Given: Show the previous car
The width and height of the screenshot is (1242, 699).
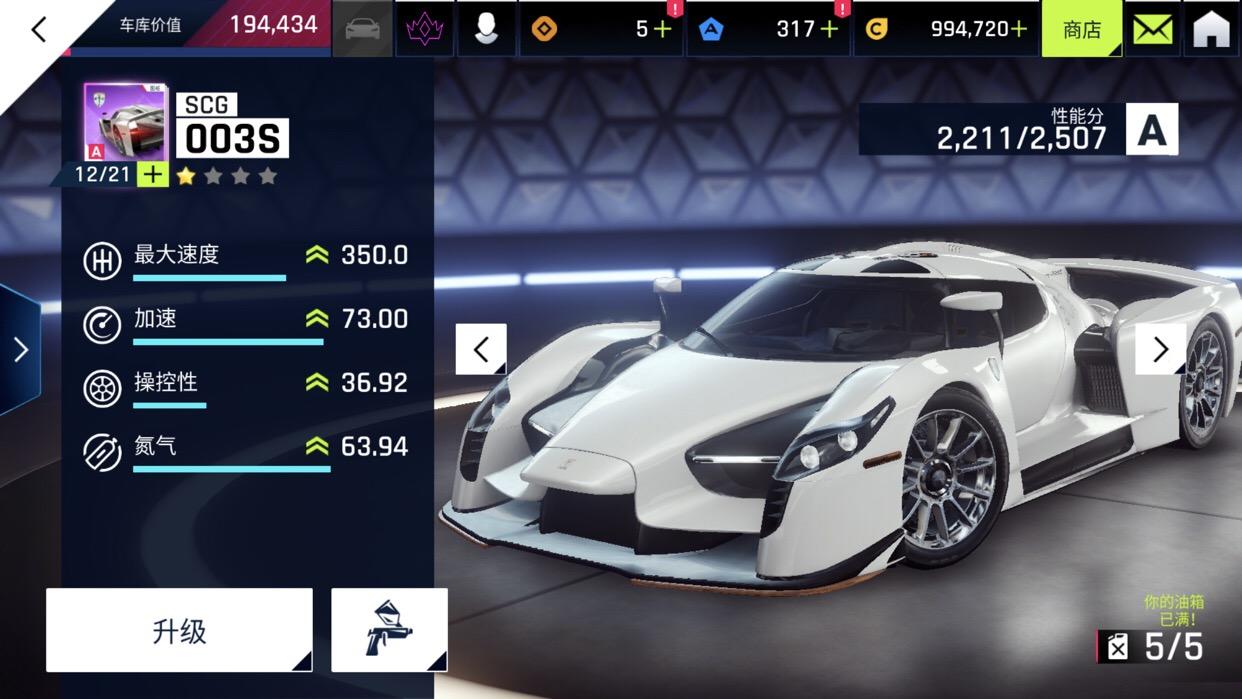Looking at the screenshot, I should pos(481,349).
